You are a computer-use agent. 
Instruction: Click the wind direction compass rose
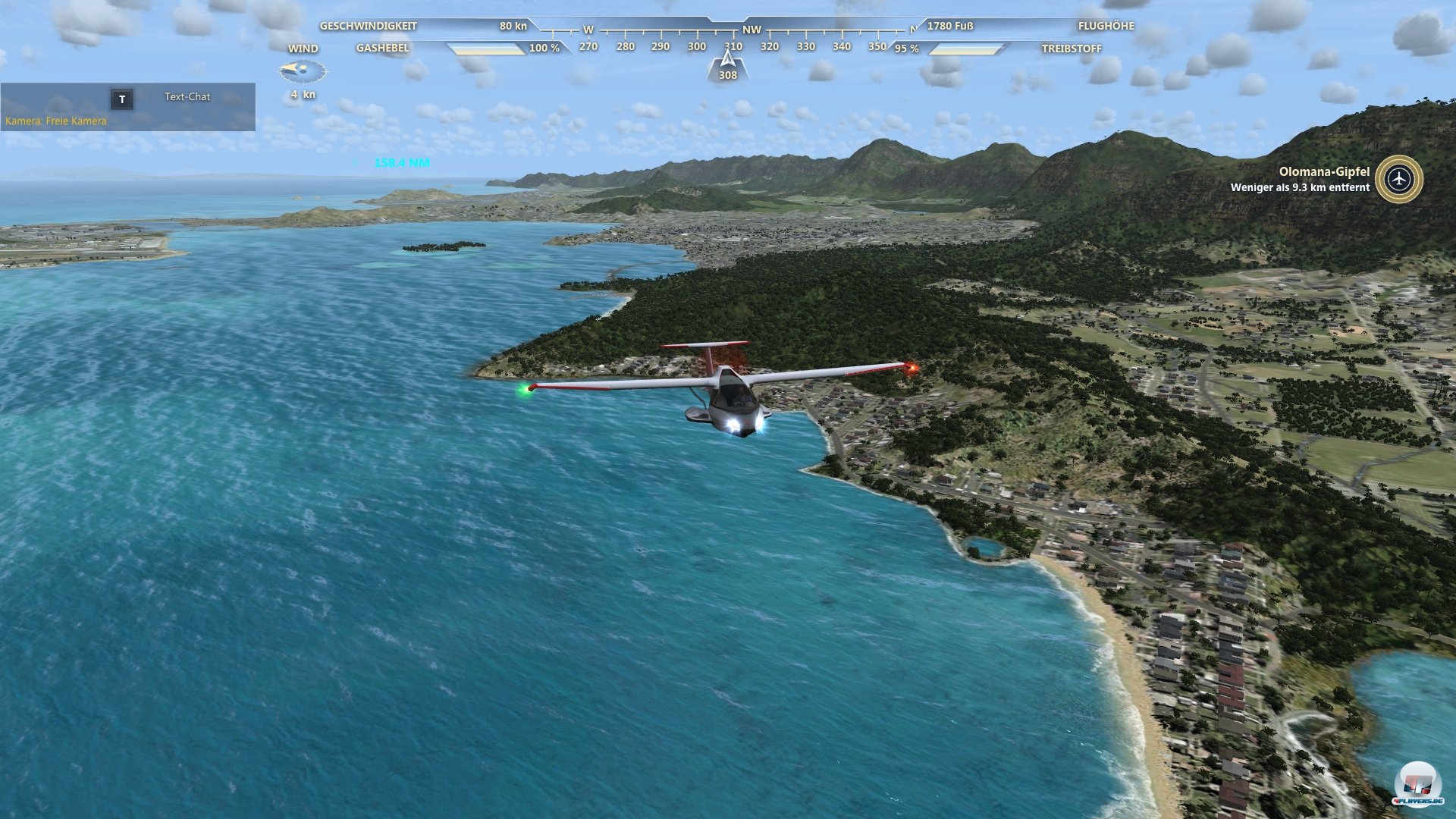pyautogui.click(x=303, y=71)
